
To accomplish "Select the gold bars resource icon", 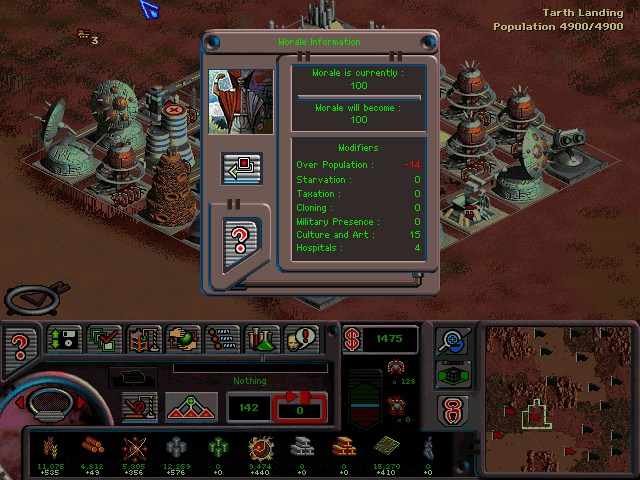I will tap(344, 447).
